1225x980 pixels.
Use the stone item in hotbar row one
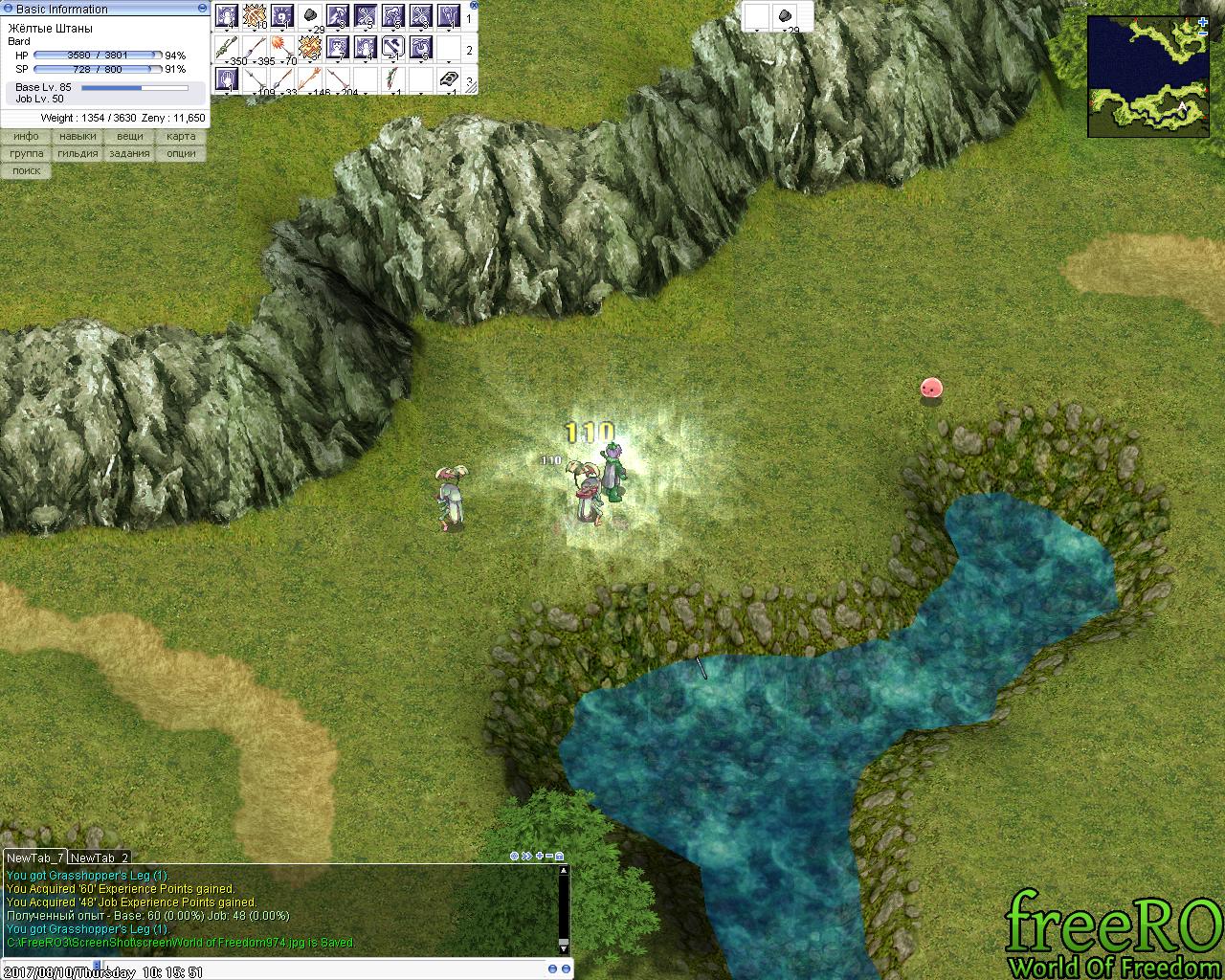(312, 16)
